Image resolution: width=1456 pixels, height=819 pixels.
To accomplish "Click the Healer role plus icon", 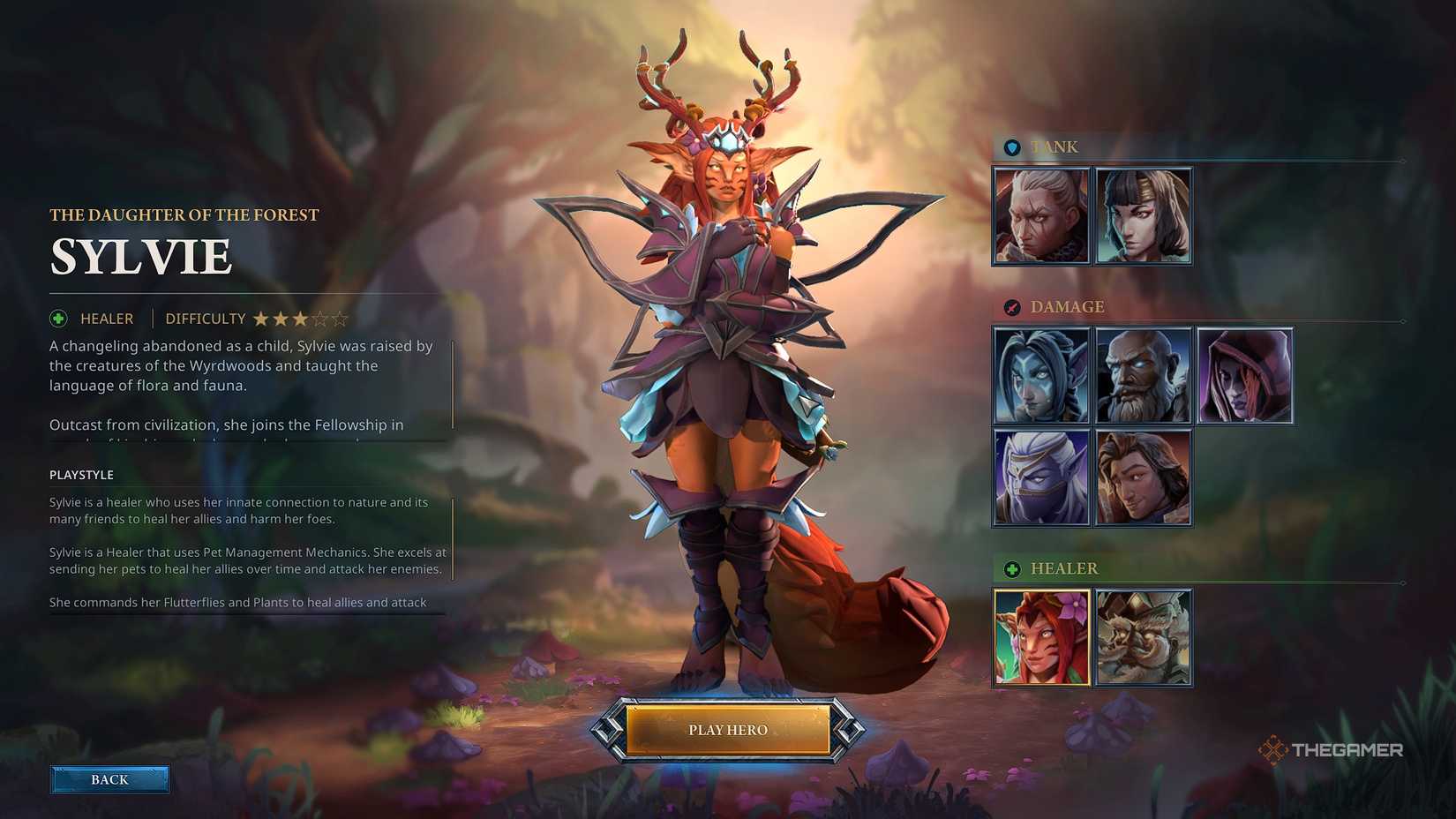I will click(x=1011, y=569).
